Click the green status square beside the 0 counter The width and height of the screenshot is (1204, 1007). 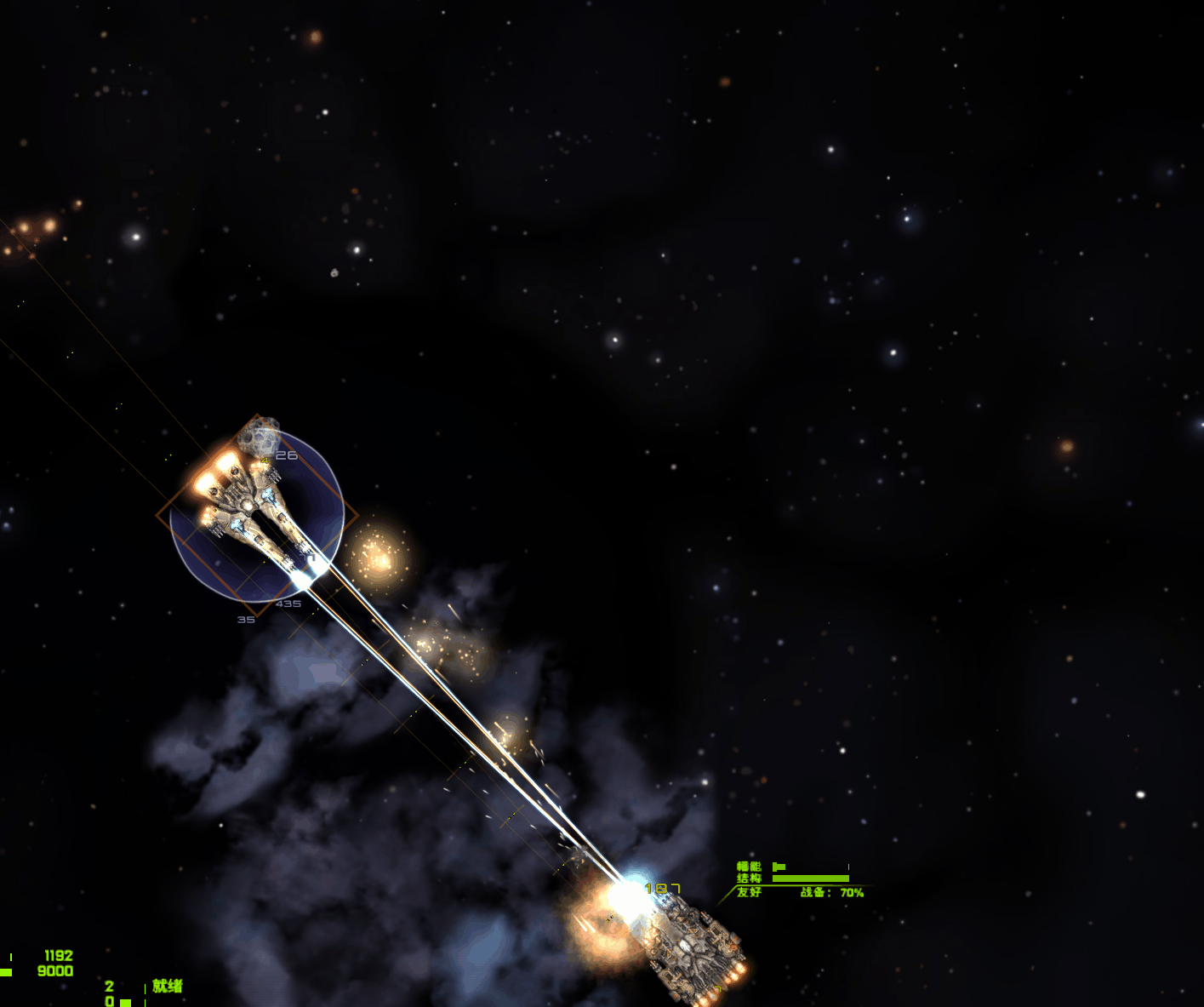point(126,1001)
